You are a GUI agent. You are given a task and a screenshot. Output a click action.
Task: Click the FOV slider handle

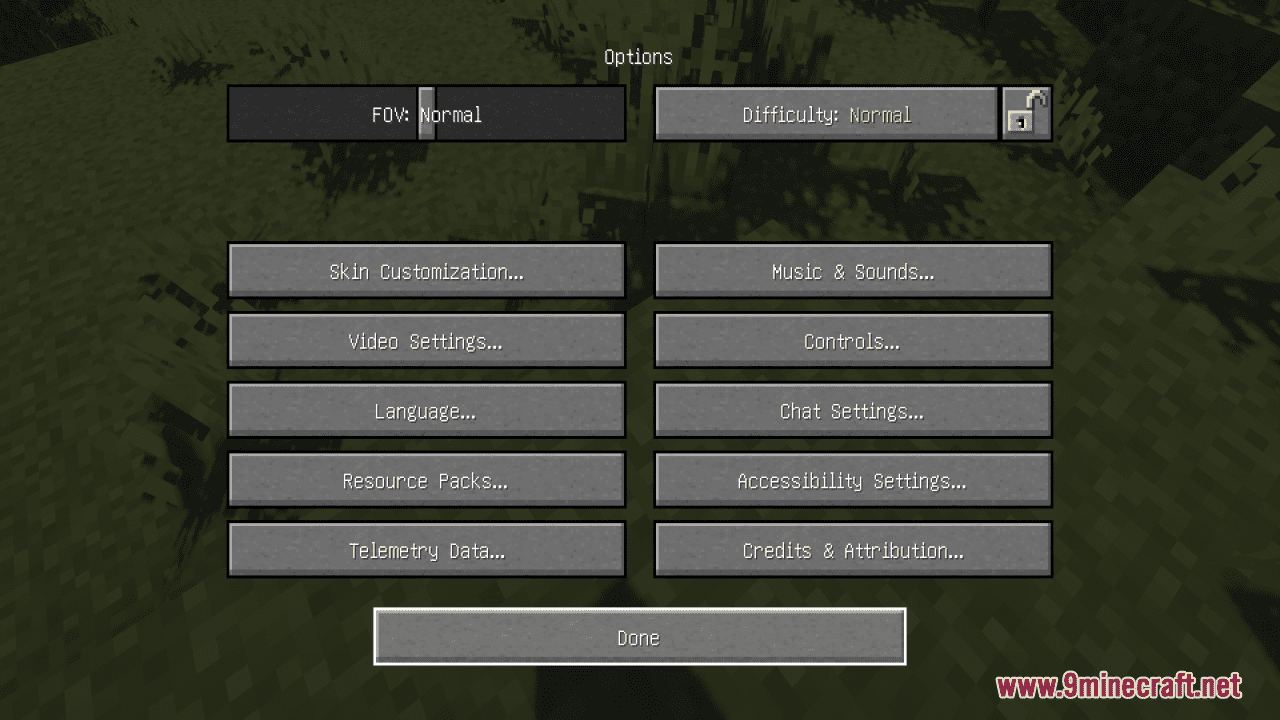[426, 113]
